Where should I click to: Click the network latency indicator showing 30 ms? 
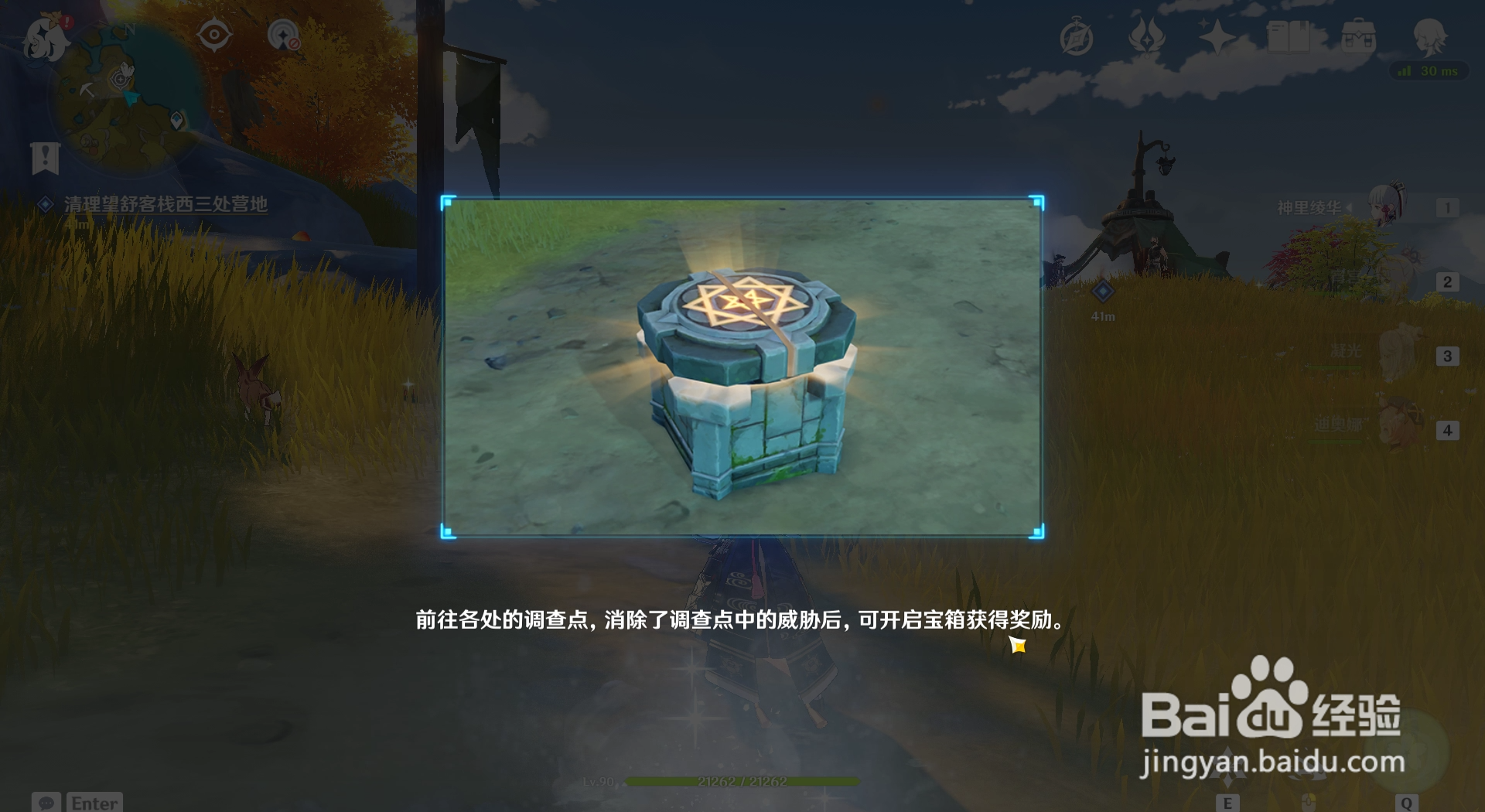pos(1432,71)
